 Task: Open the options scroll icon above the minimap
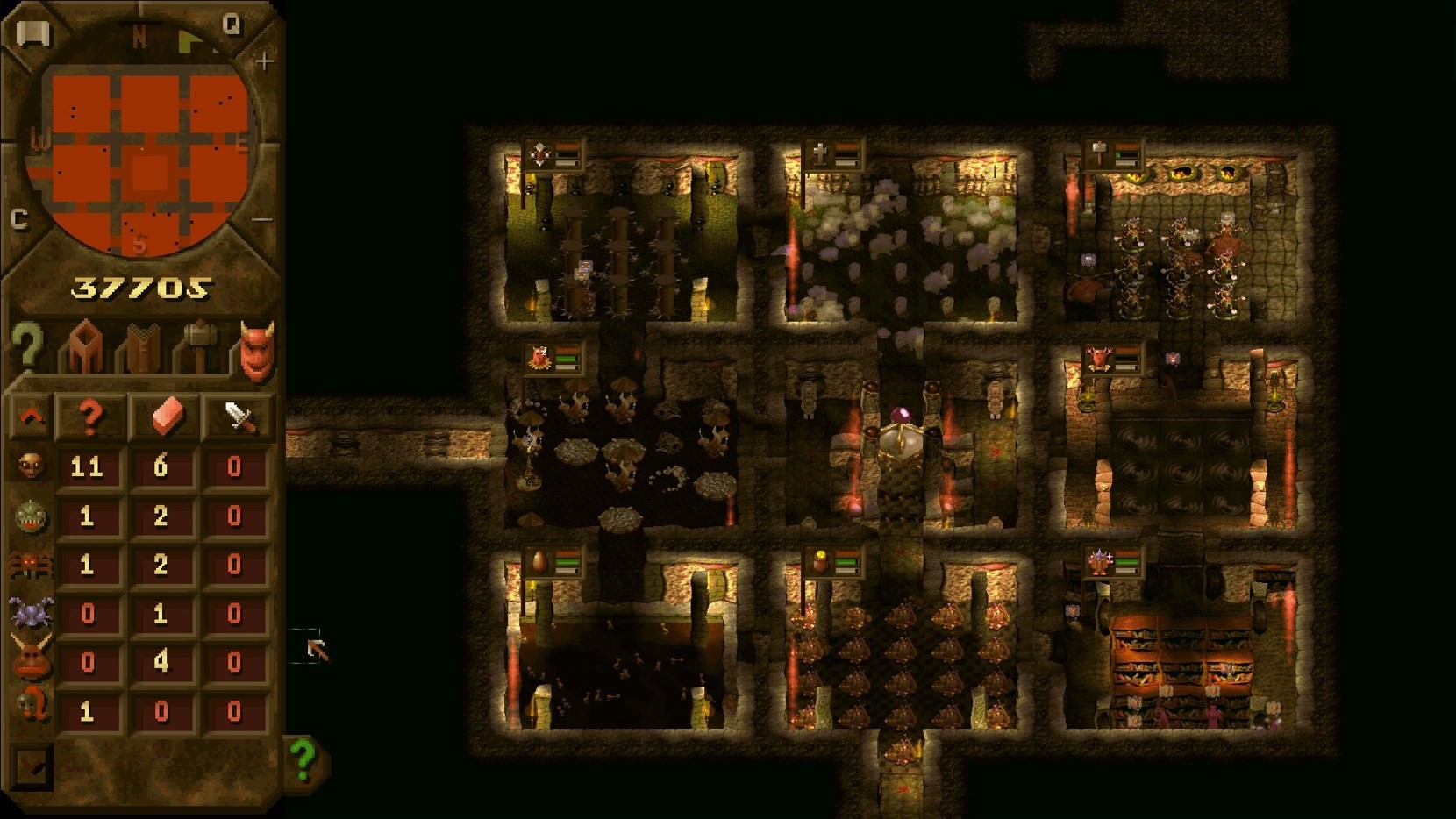pos(33,33)
